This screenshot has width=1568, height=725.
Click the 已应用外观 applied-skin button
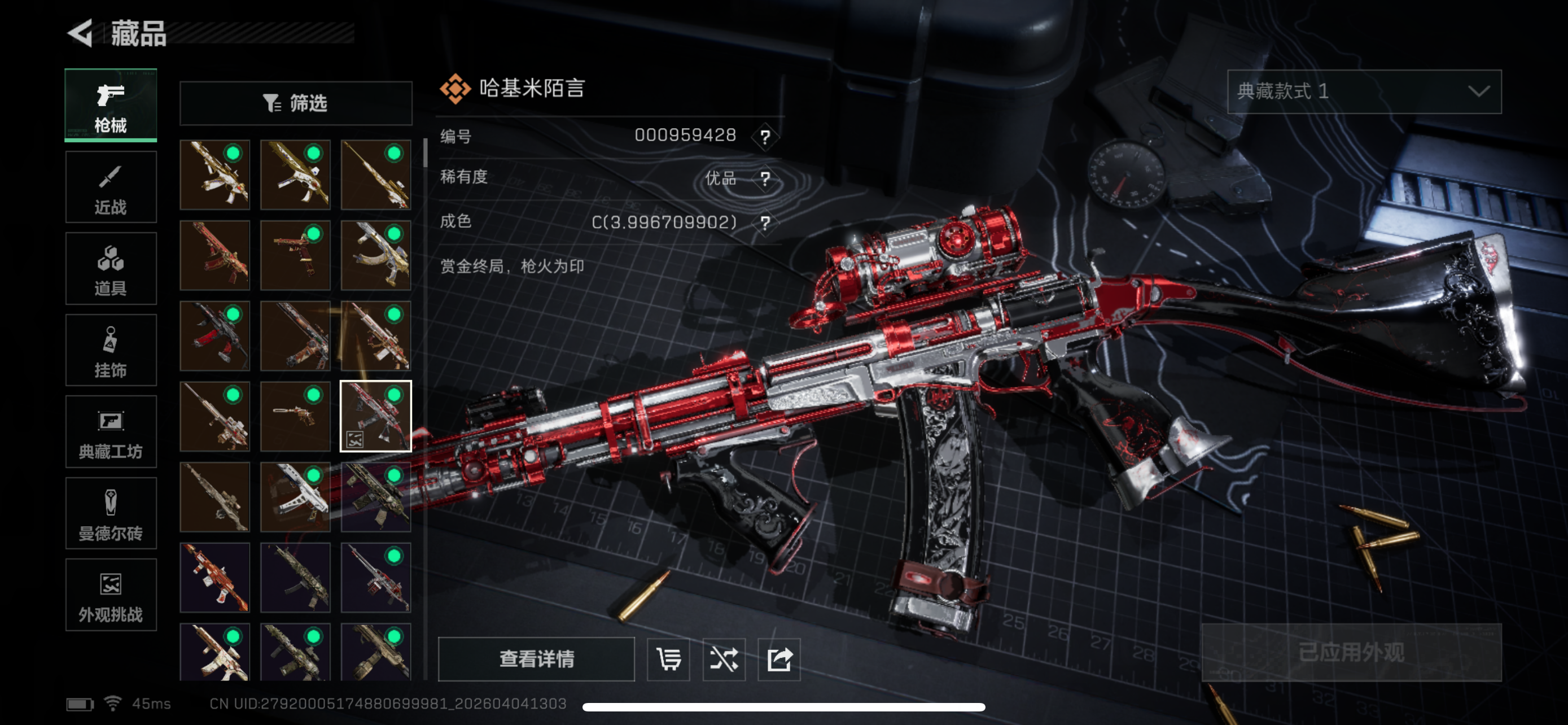click(1351, 653)
